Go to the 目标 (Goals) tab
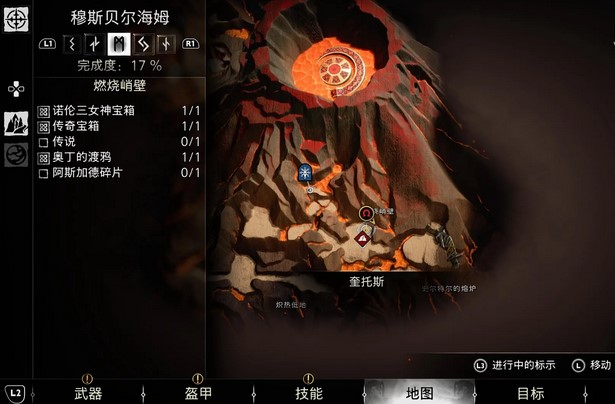This screenshot has height=404, width=615. tap(530, 393)
